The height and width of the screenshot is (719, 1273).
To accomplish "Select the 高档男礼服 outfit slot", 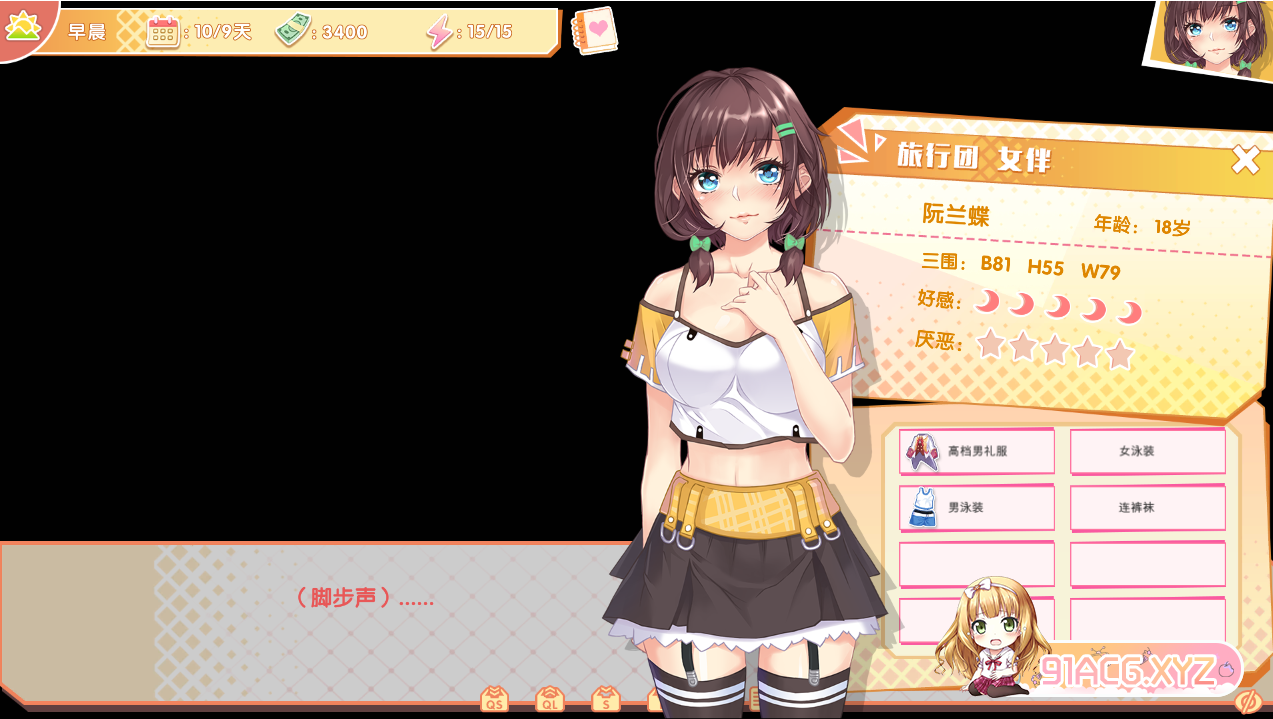I will click(x=977, y=451).
